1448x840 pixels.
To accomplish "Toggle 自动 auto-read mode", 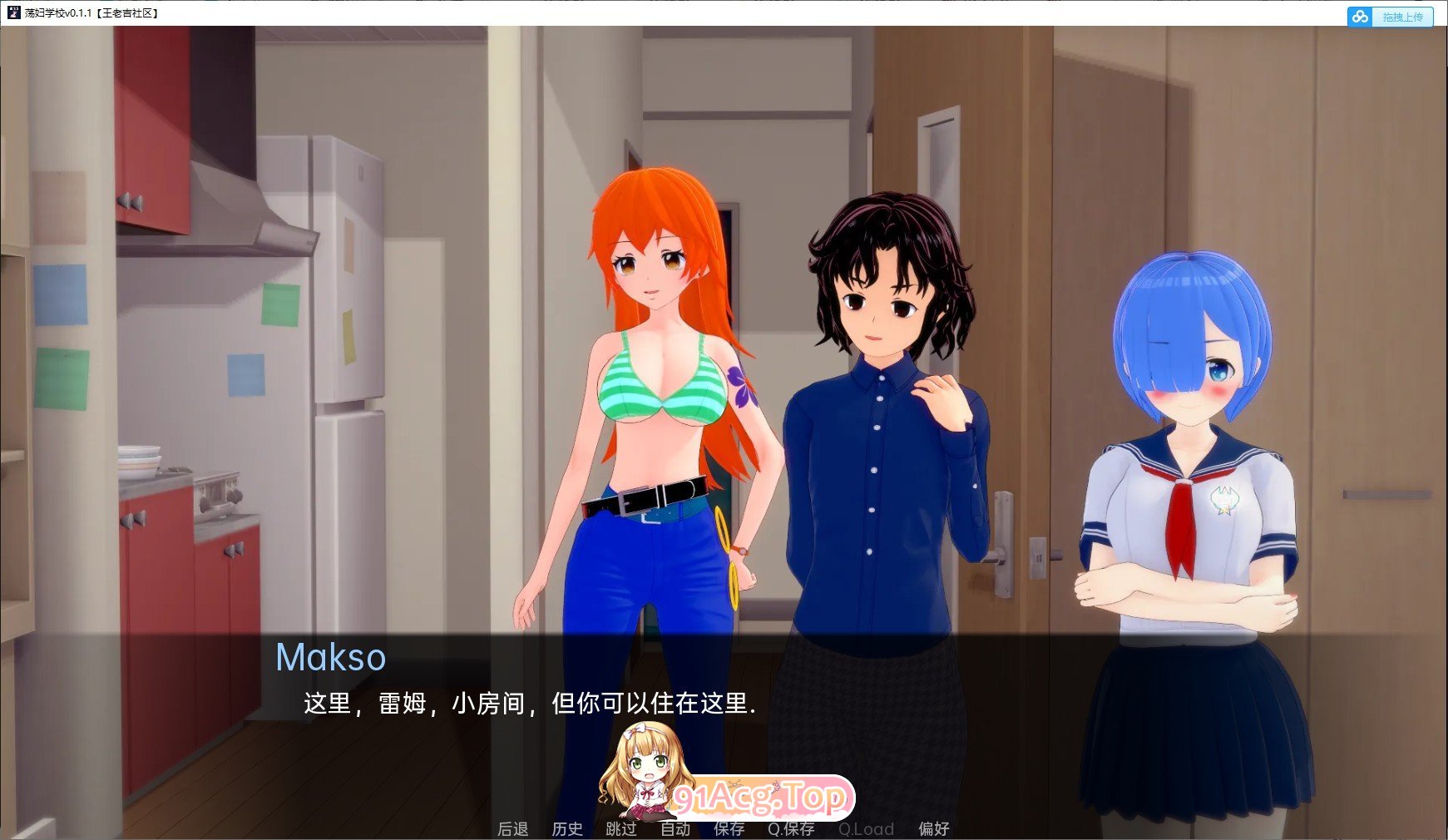I will [x=675, y=828].
